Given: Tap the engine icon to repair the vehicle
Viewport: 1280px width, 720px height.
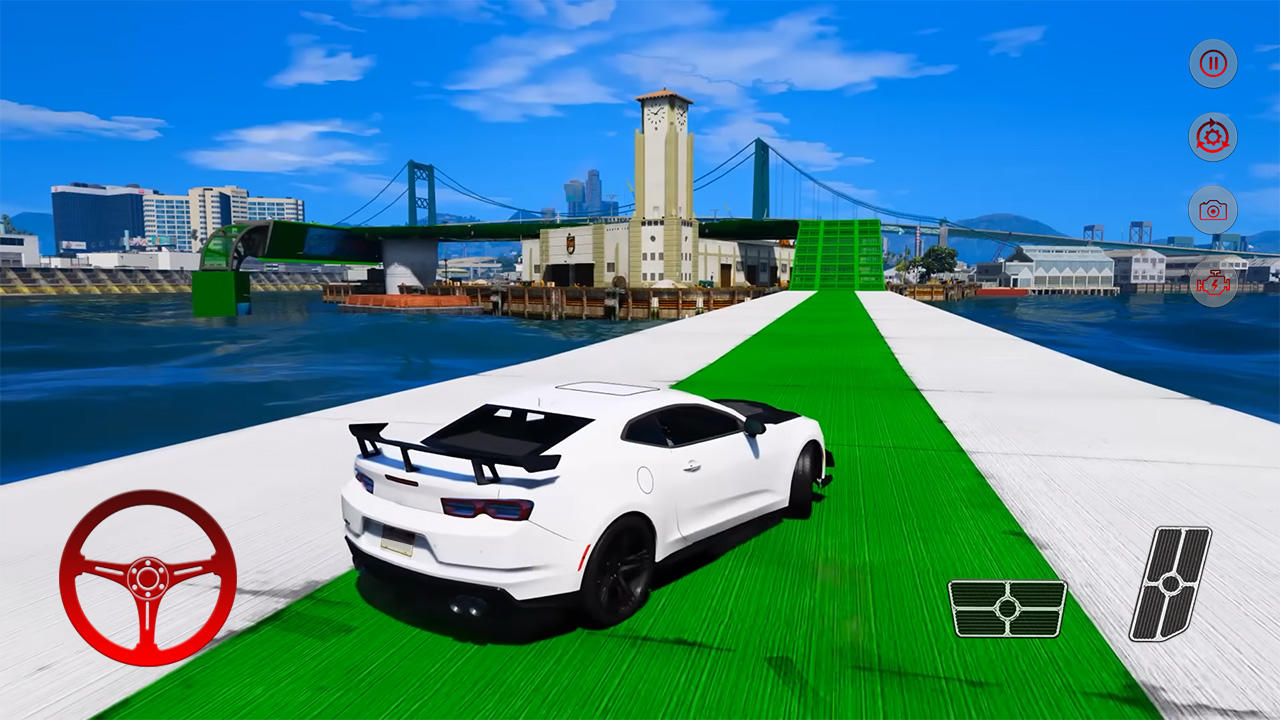Looking at the screenshot, I should tap(1211, 285).
